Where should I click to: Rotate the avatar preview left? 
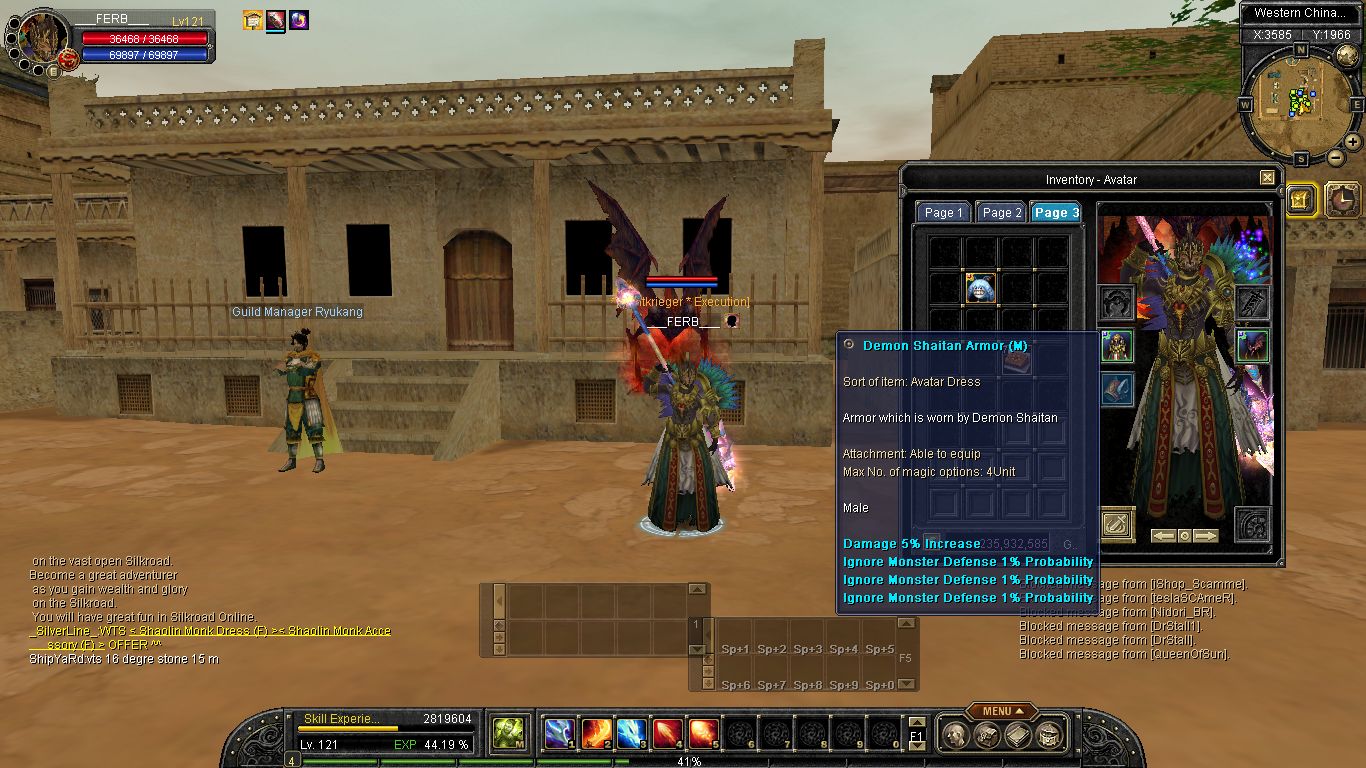point(1163,536)
